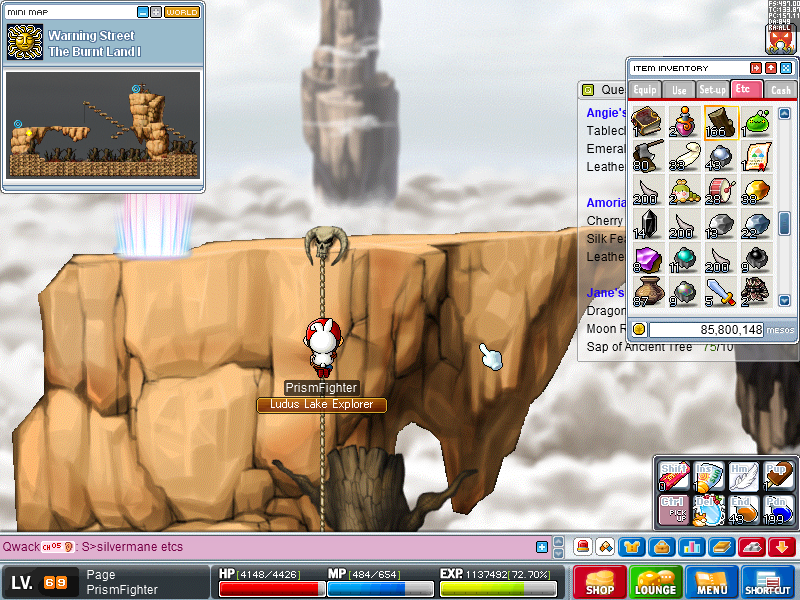Screen dimensions: 800x600
Task: Open the World map from minimap
Action: (181, 12)
